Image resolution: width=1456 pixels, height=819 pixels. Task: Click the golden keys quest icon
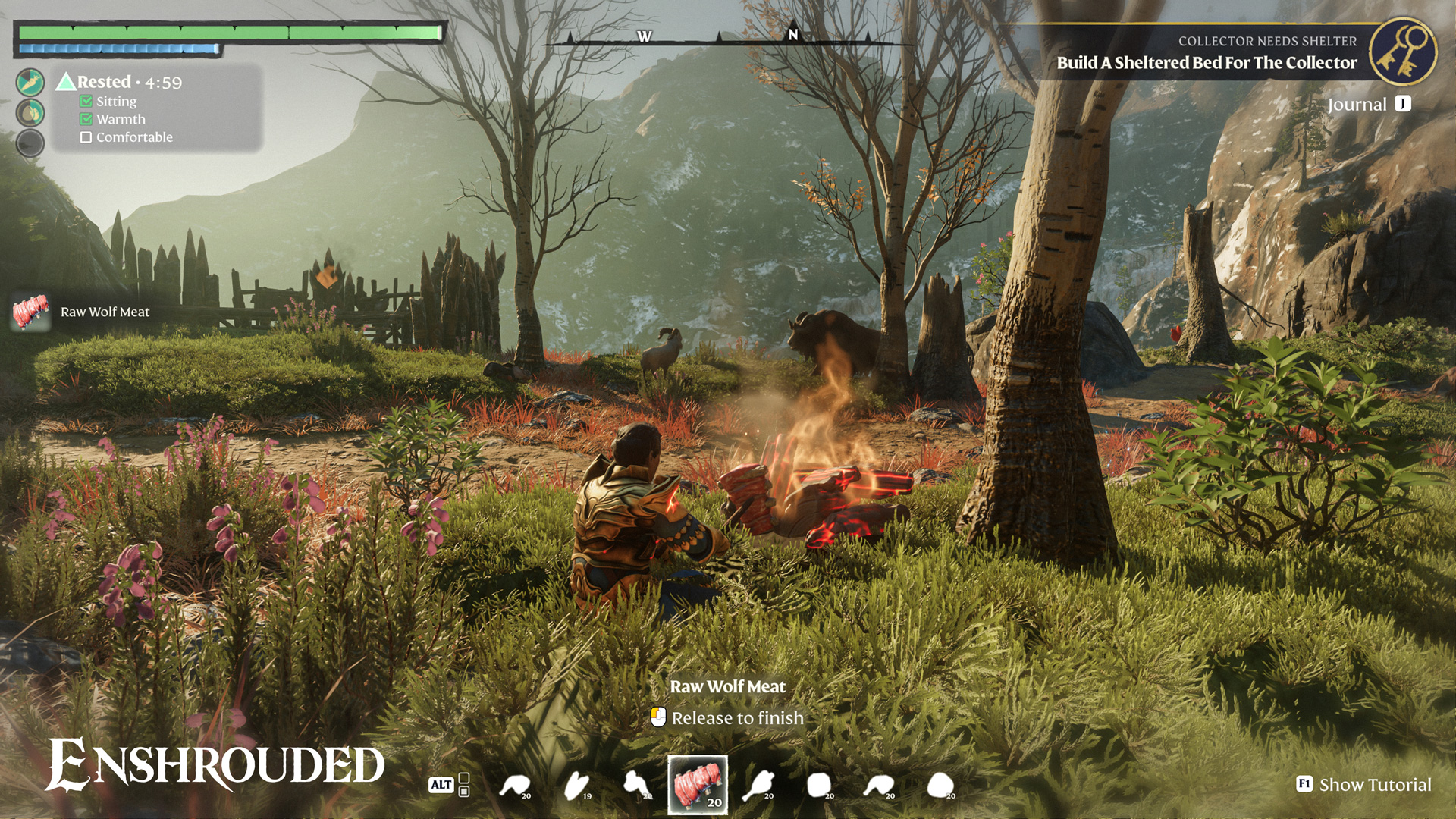(1403, 52)
